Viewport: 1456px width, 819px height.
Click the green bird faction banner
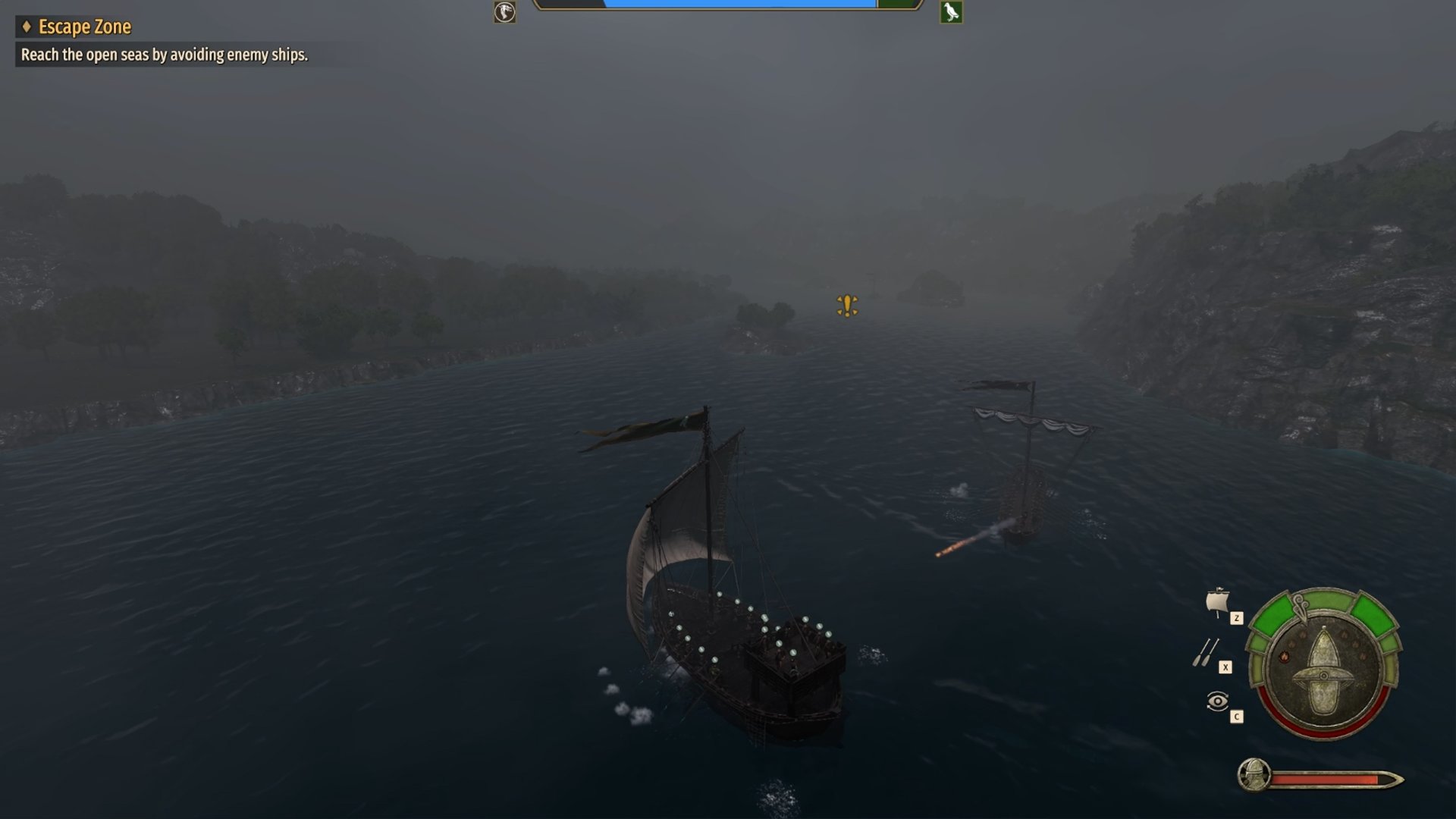(951, 12)
